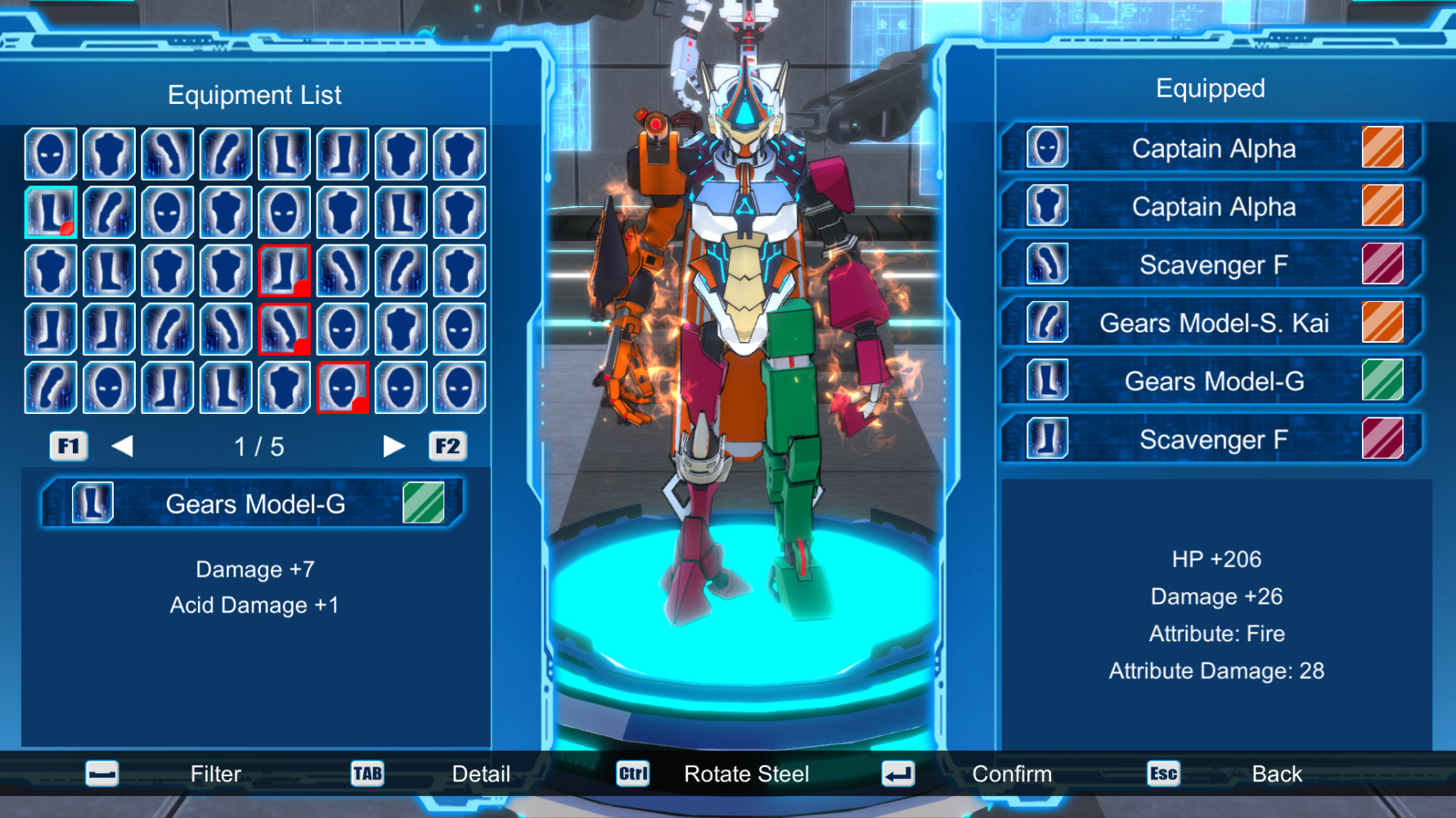Open the Filter options

(215, 773)
